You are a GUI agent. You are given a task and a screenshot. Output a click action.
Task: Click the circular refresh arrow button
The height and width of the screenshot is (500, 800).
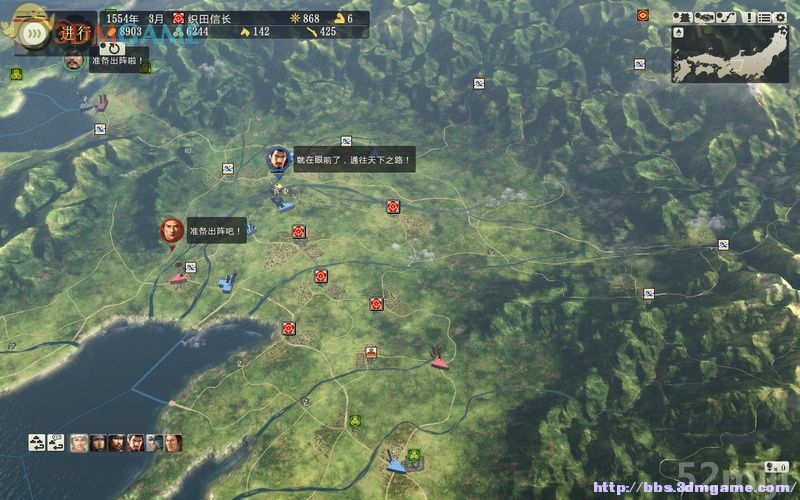[x=115, y=48]
